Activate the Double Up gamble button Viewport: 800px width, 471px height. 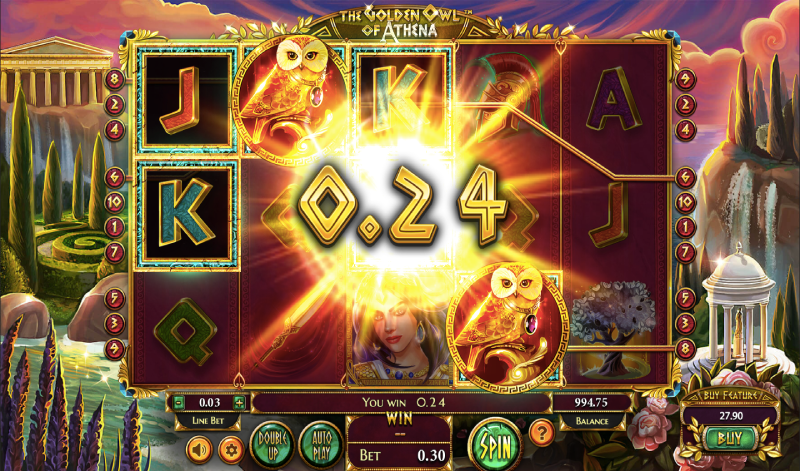pyautogui.click(x=272, y=441)
